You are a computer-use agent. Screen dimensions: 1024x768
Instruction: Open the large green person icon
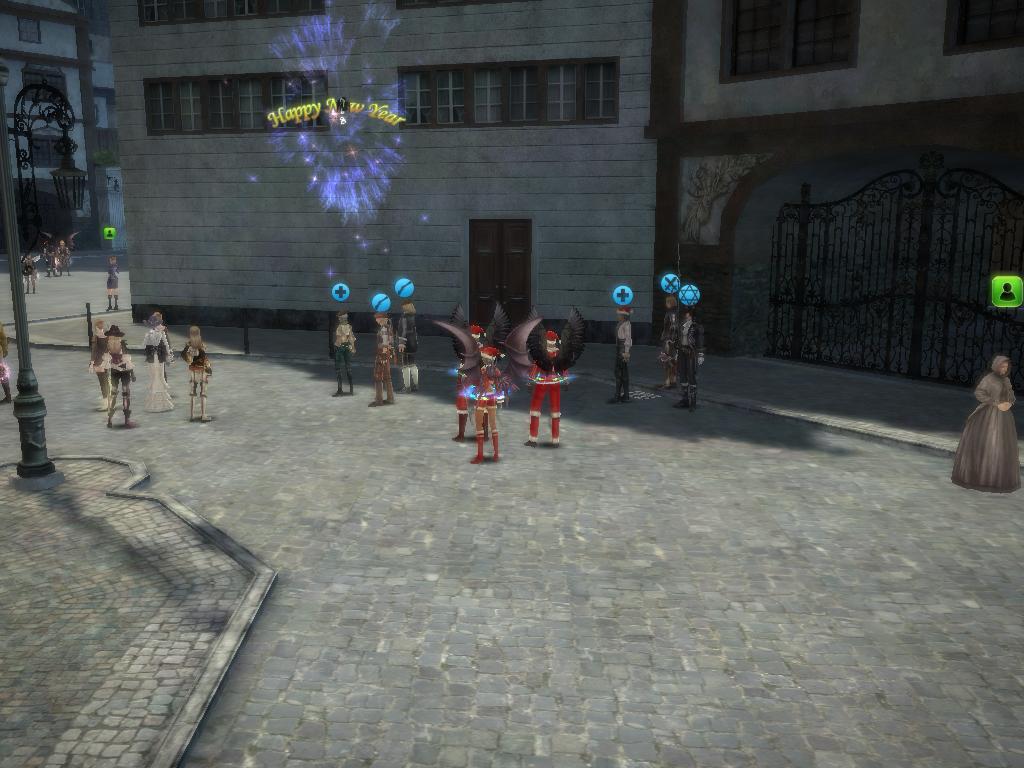[x=1006, y=291]
